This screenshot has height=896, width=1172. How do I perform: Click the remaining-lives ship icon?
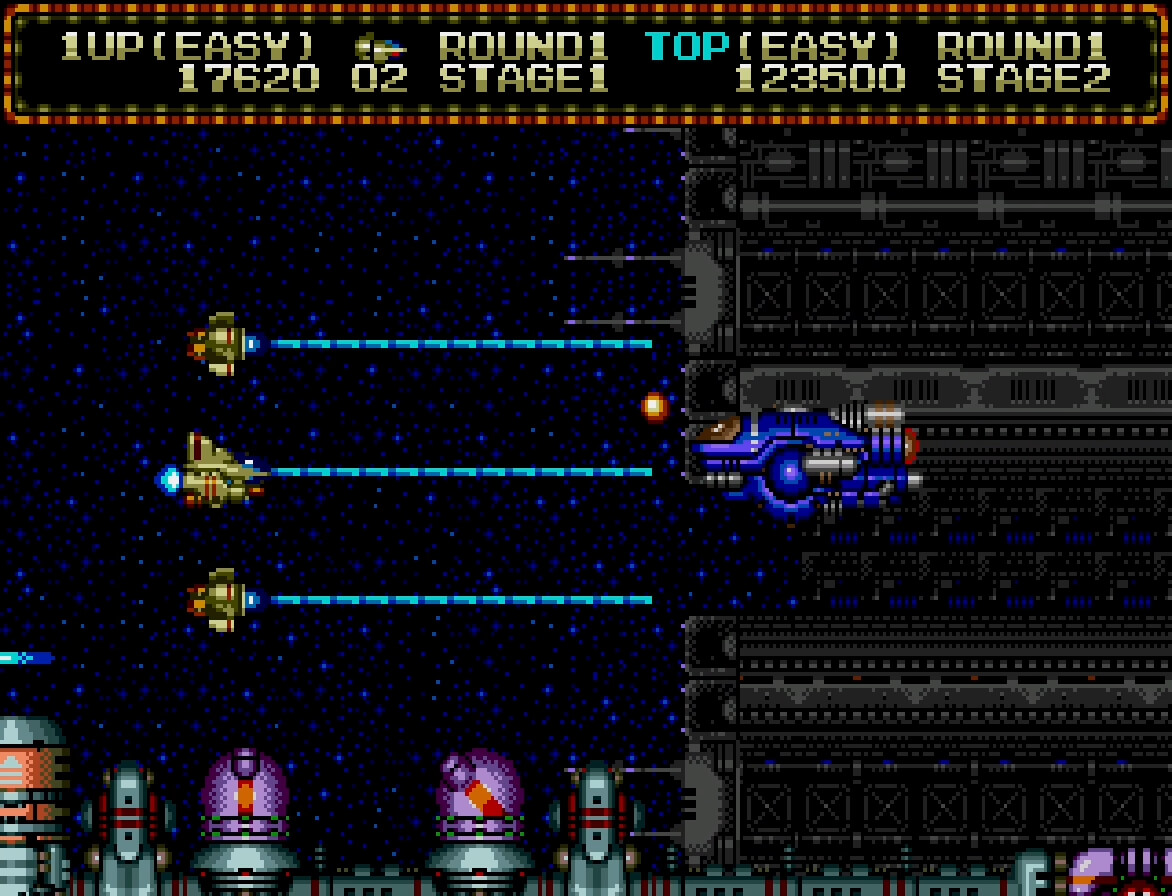[x=380, y=47]
